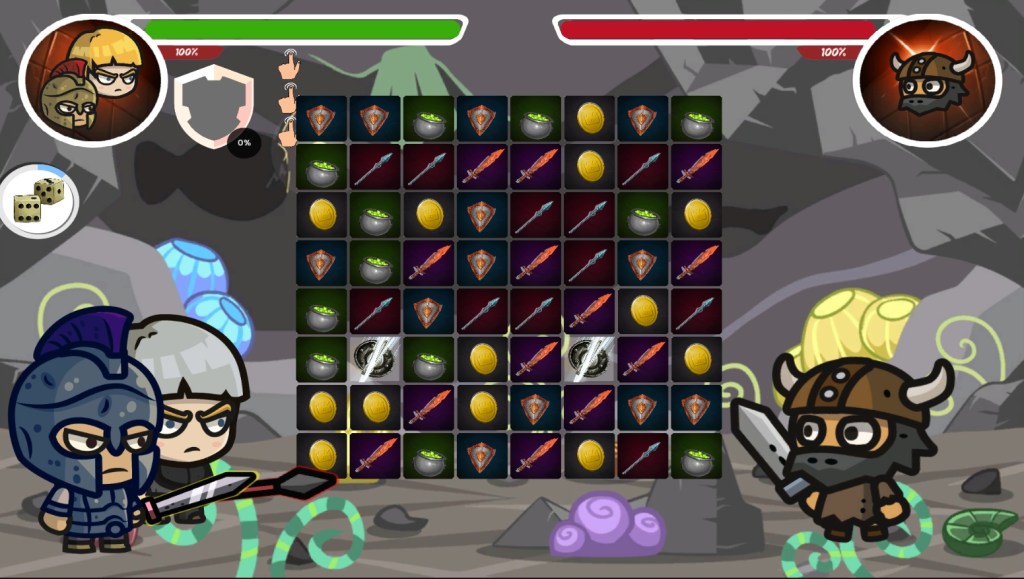
Task: Open the two-hero player portrait
Action: (x=92, y=80)
